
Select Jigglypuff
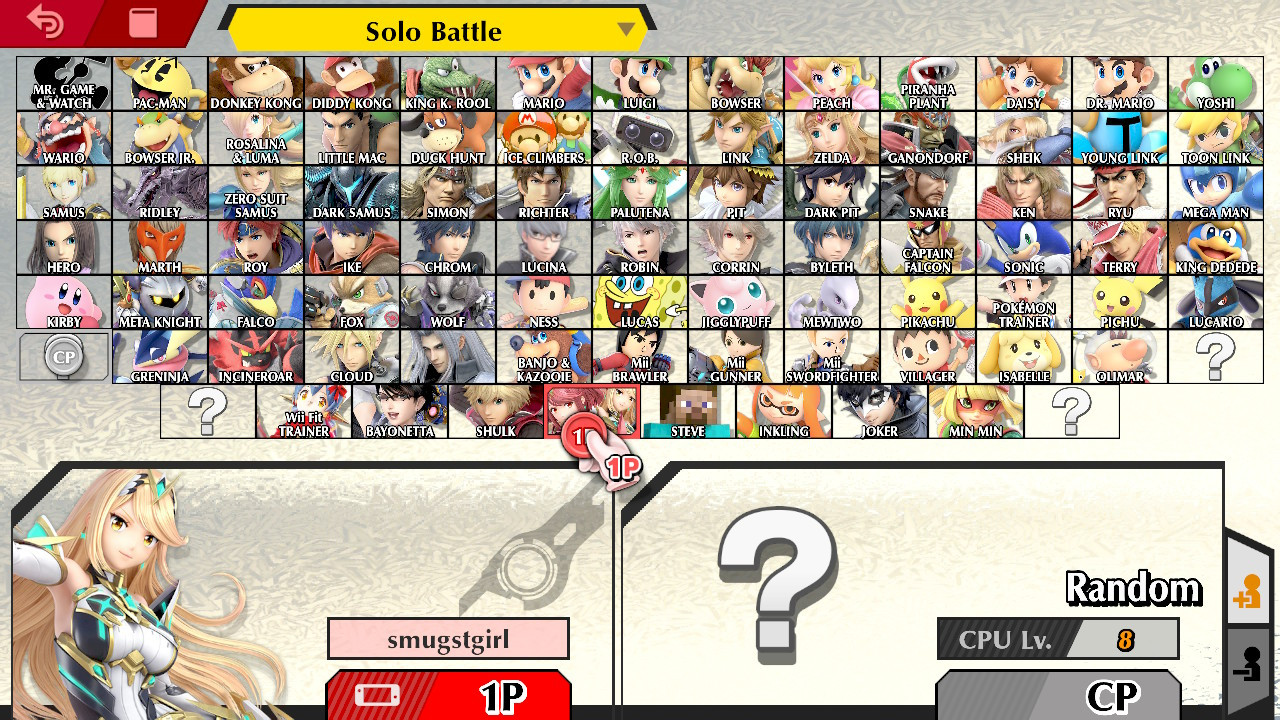click(x=735, y=301)
